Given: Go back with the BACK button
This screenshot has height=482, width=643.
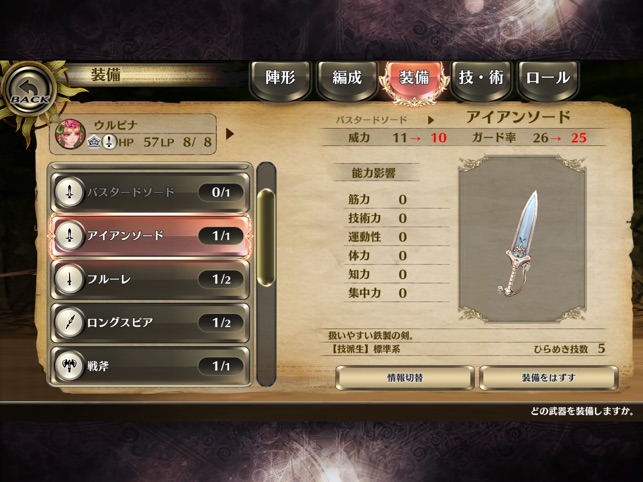Looking at the screenshot, I should click(x=27, y=93).
